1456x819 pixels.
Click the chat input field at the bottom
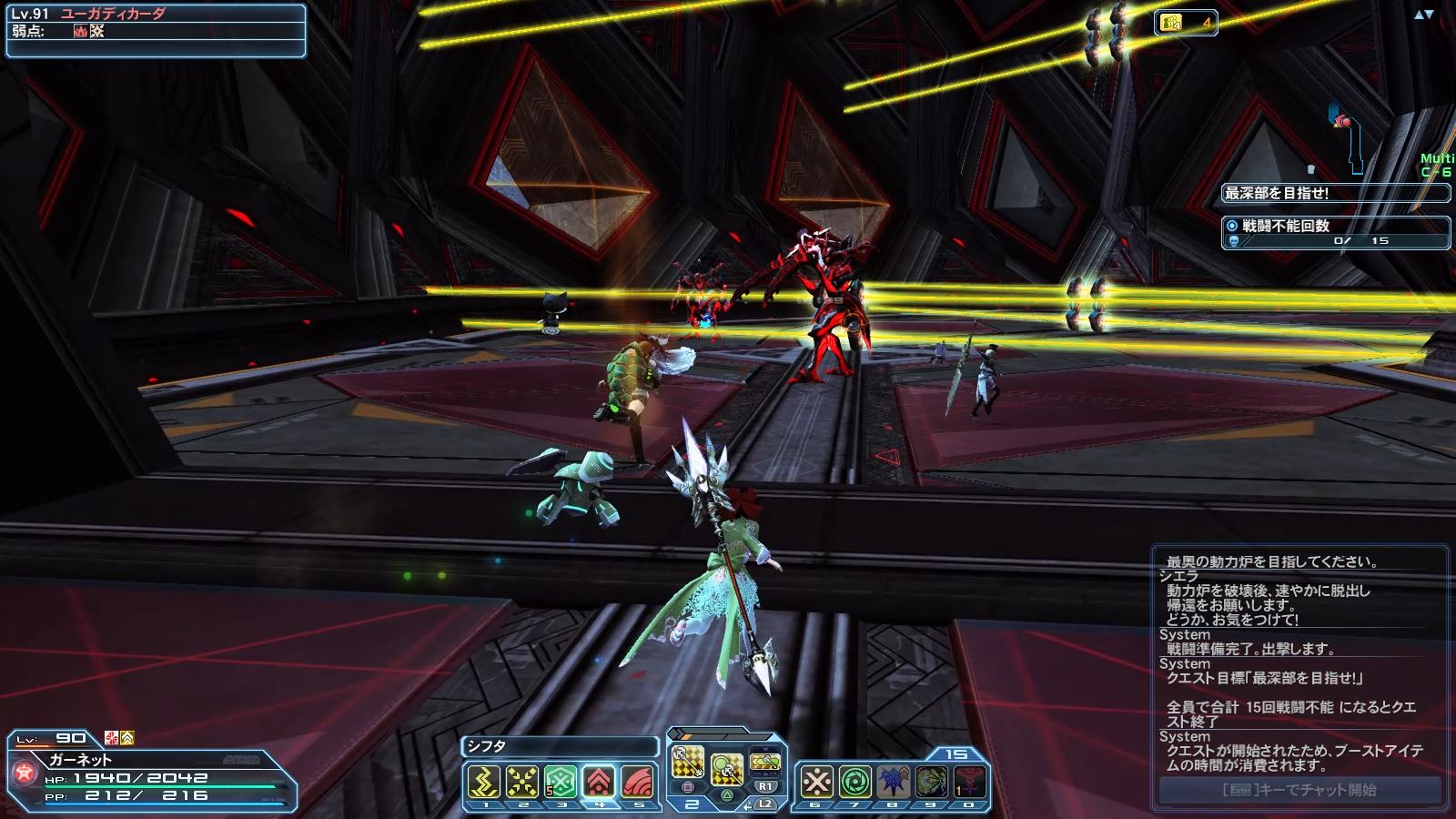tap(1299, 790)
